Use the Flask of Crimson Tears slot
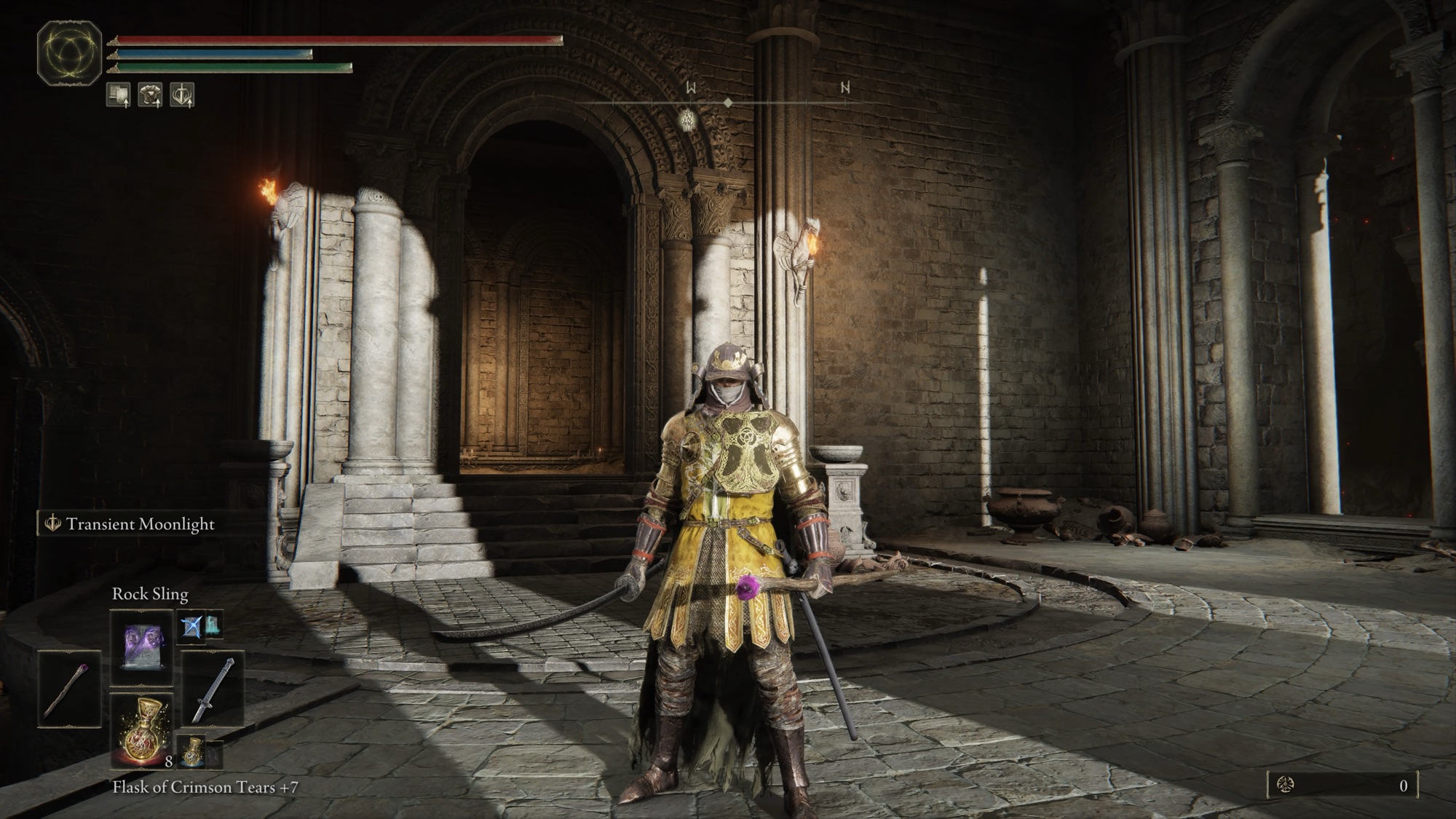This screenshot has height=819, width=1456. click(x=141, y=730)
